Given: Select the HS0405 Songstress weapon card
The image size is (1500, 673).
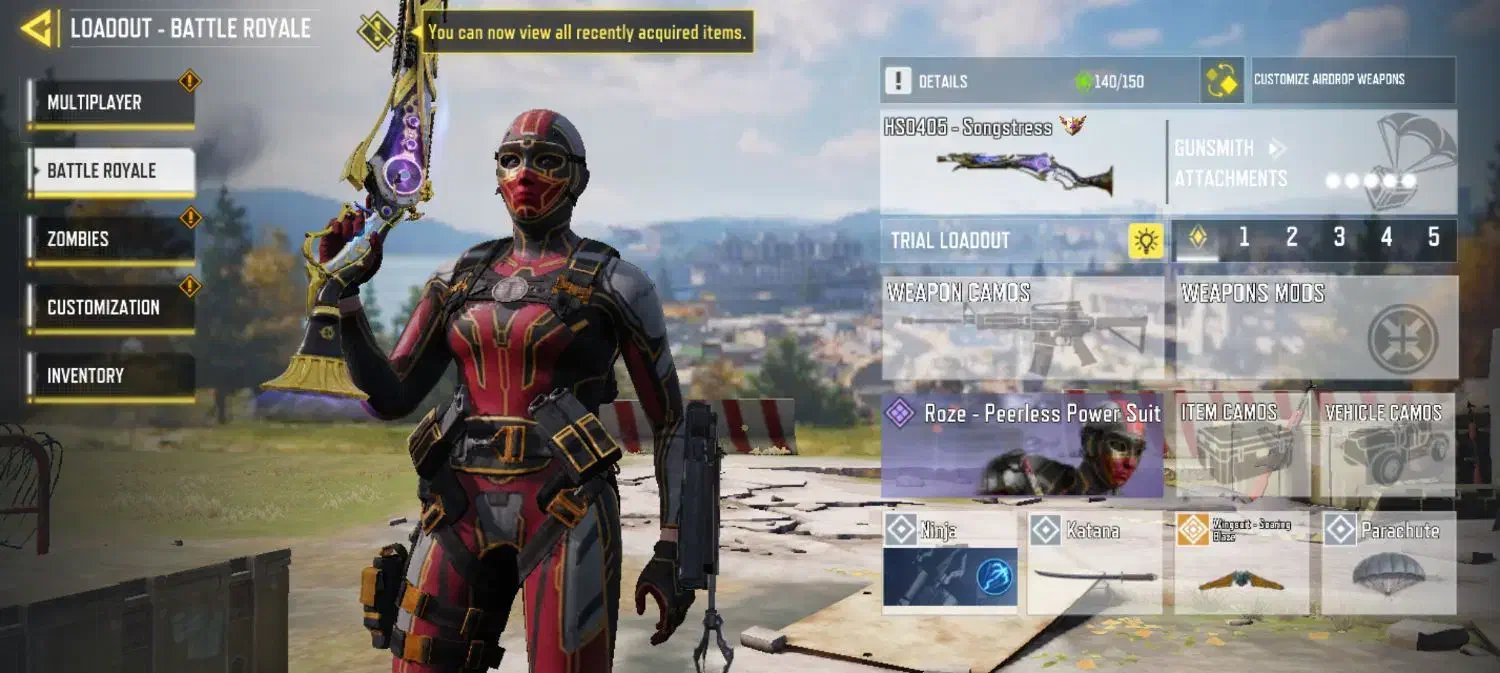Looking at the screenshot, I should [x=1022, y=161].
